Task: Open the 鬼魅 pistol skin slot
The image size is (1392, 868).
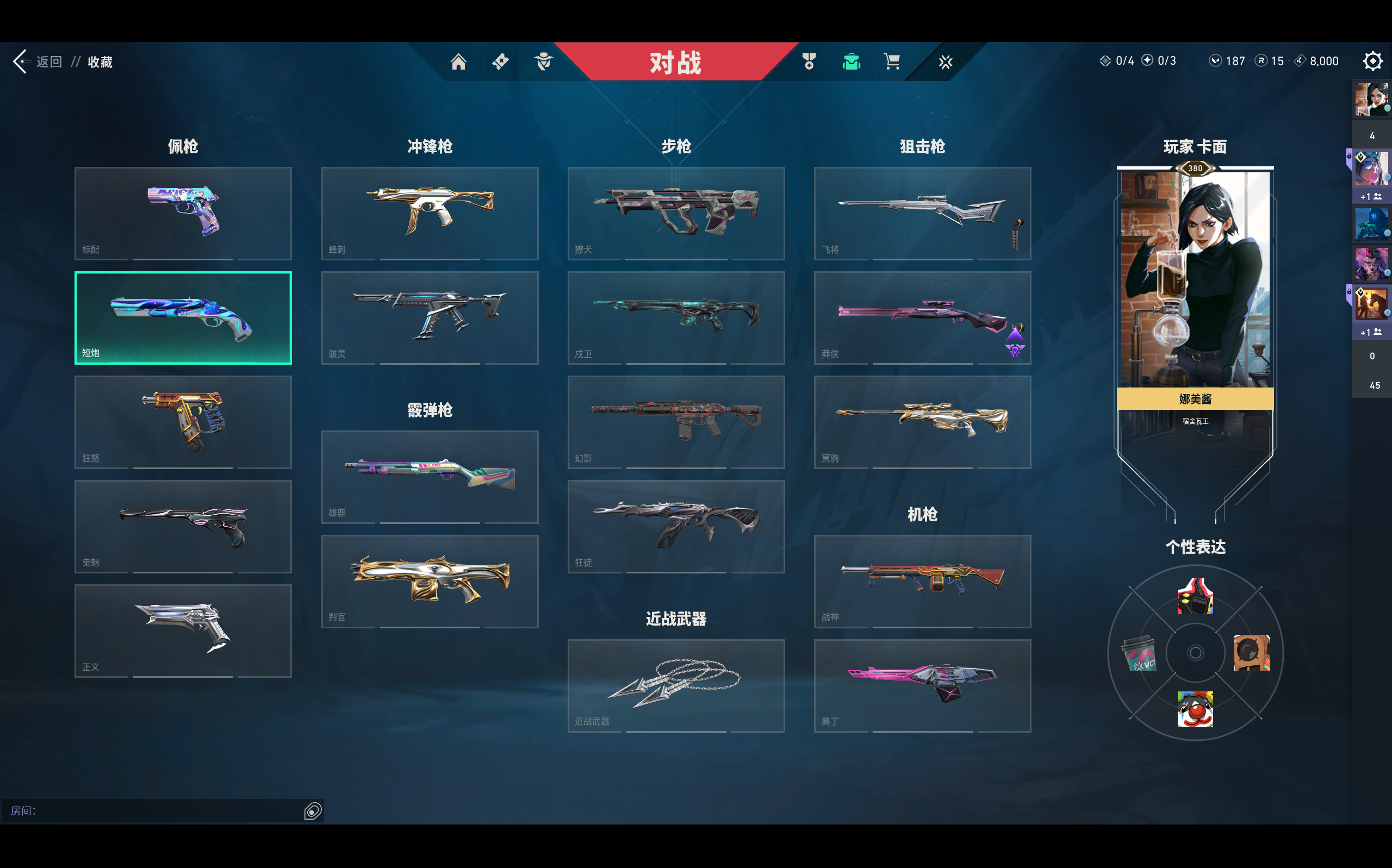Action: pyautogui.click(x=183, y=527)
